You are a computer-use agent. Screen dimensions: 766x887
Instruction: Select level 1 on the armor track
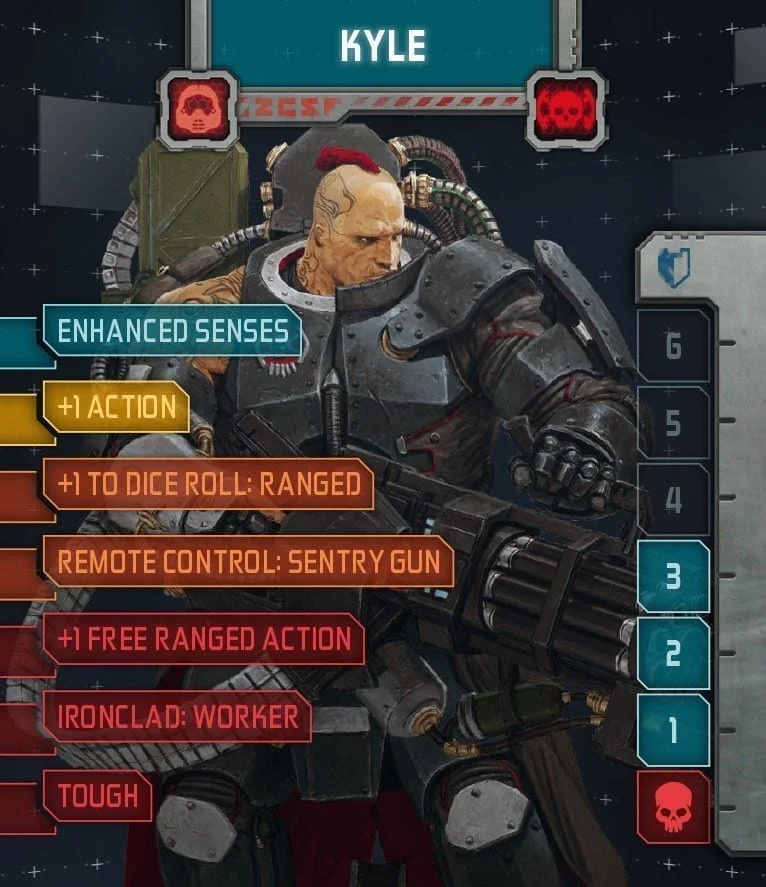point(673,730)
